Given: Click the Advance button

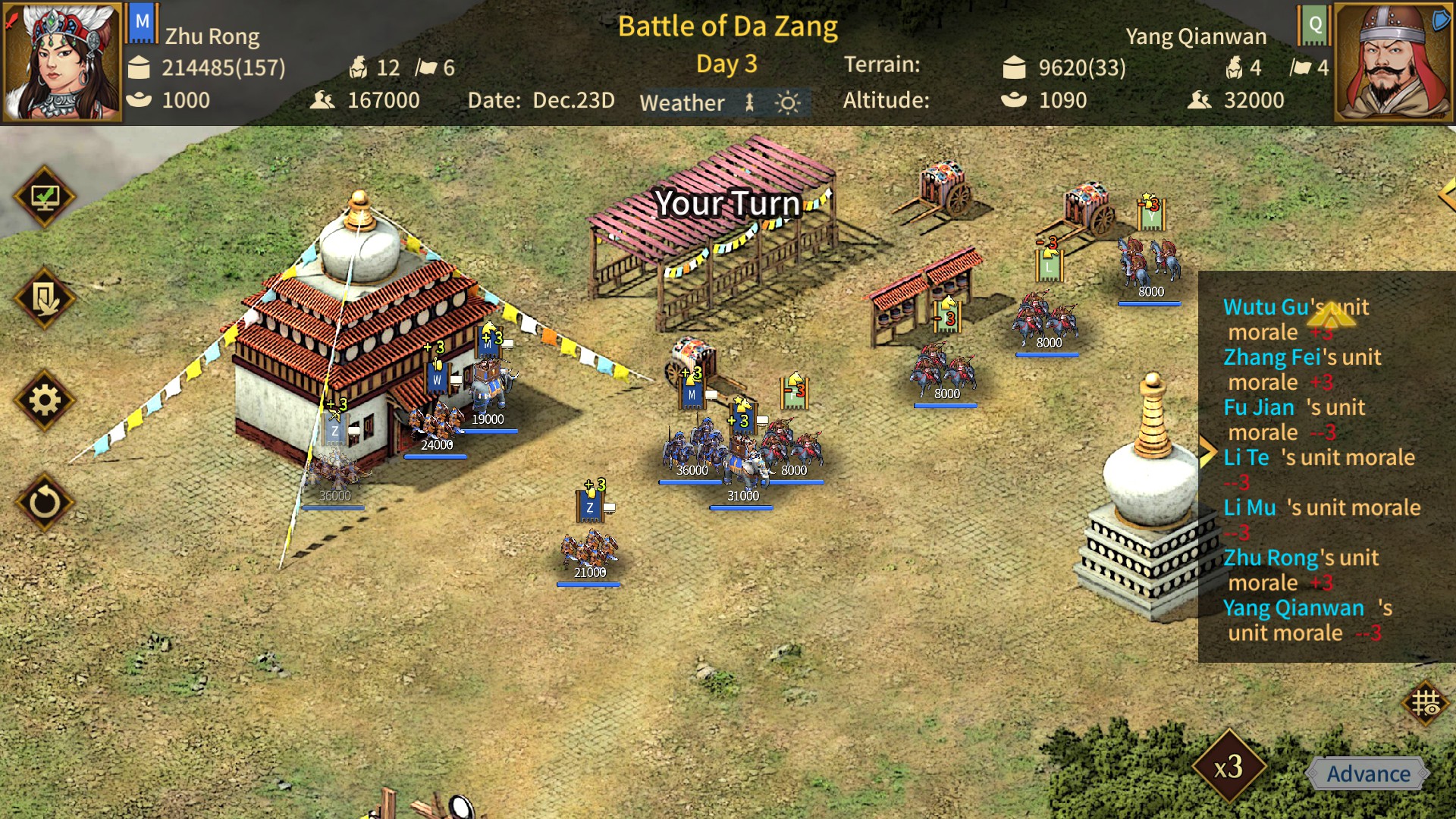Looking at the screenshot, I should pyautogui.click(x=1368, y=773).
